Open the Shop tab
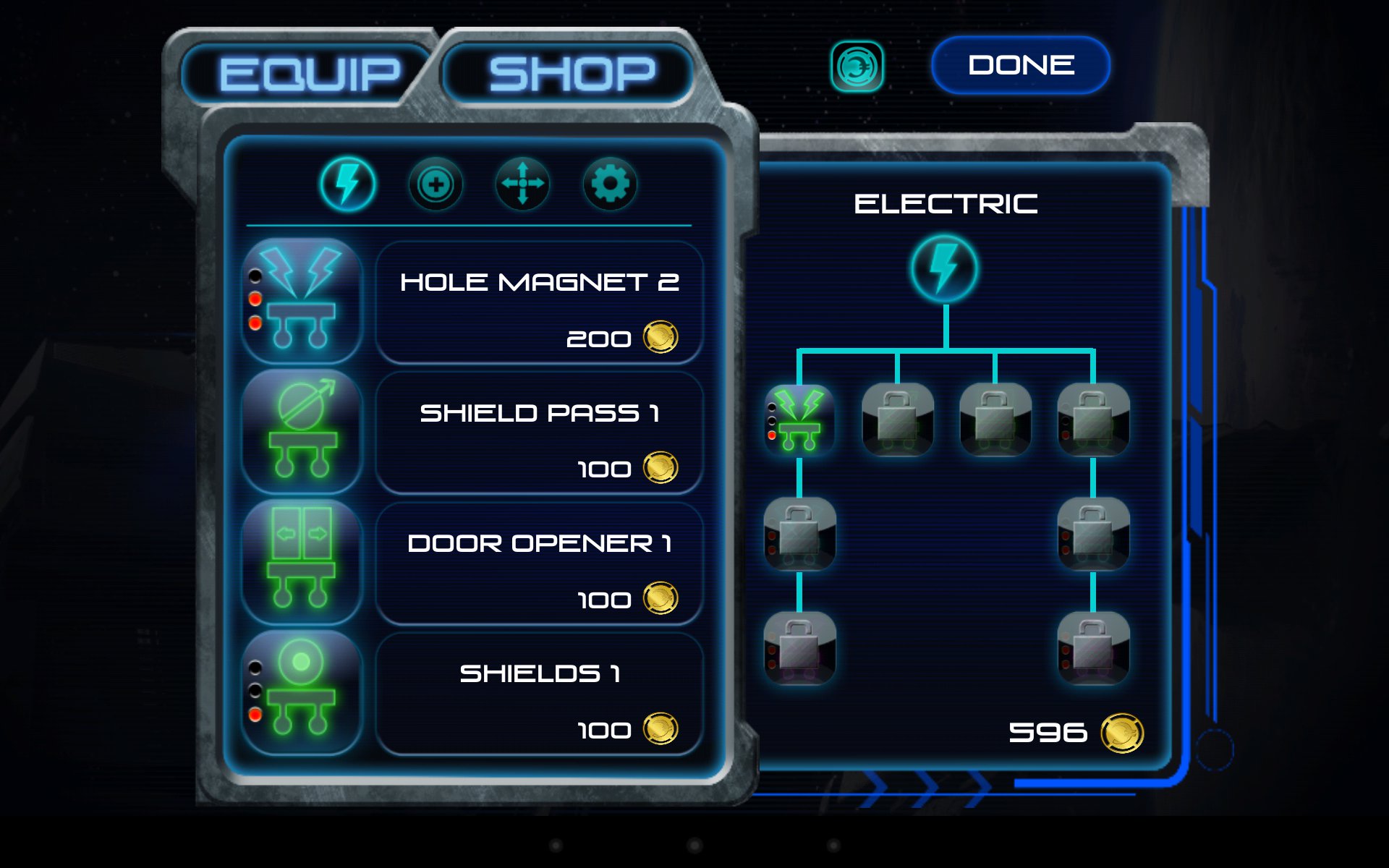 tap(572, 74)
